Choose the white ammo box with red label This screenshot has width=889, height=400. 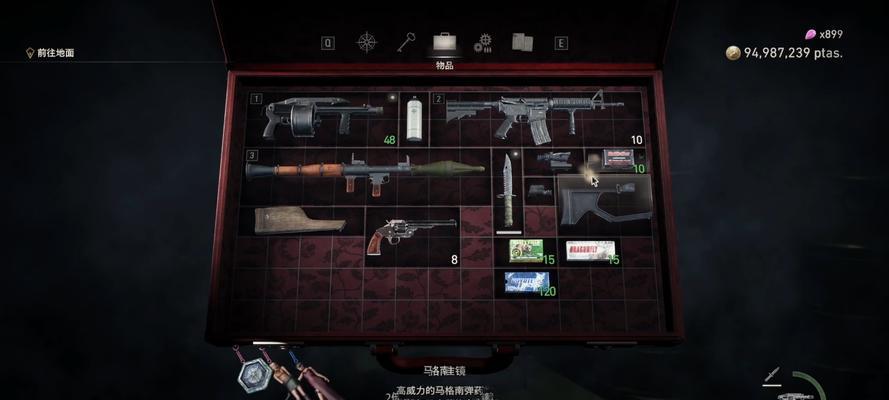(589, 249)
